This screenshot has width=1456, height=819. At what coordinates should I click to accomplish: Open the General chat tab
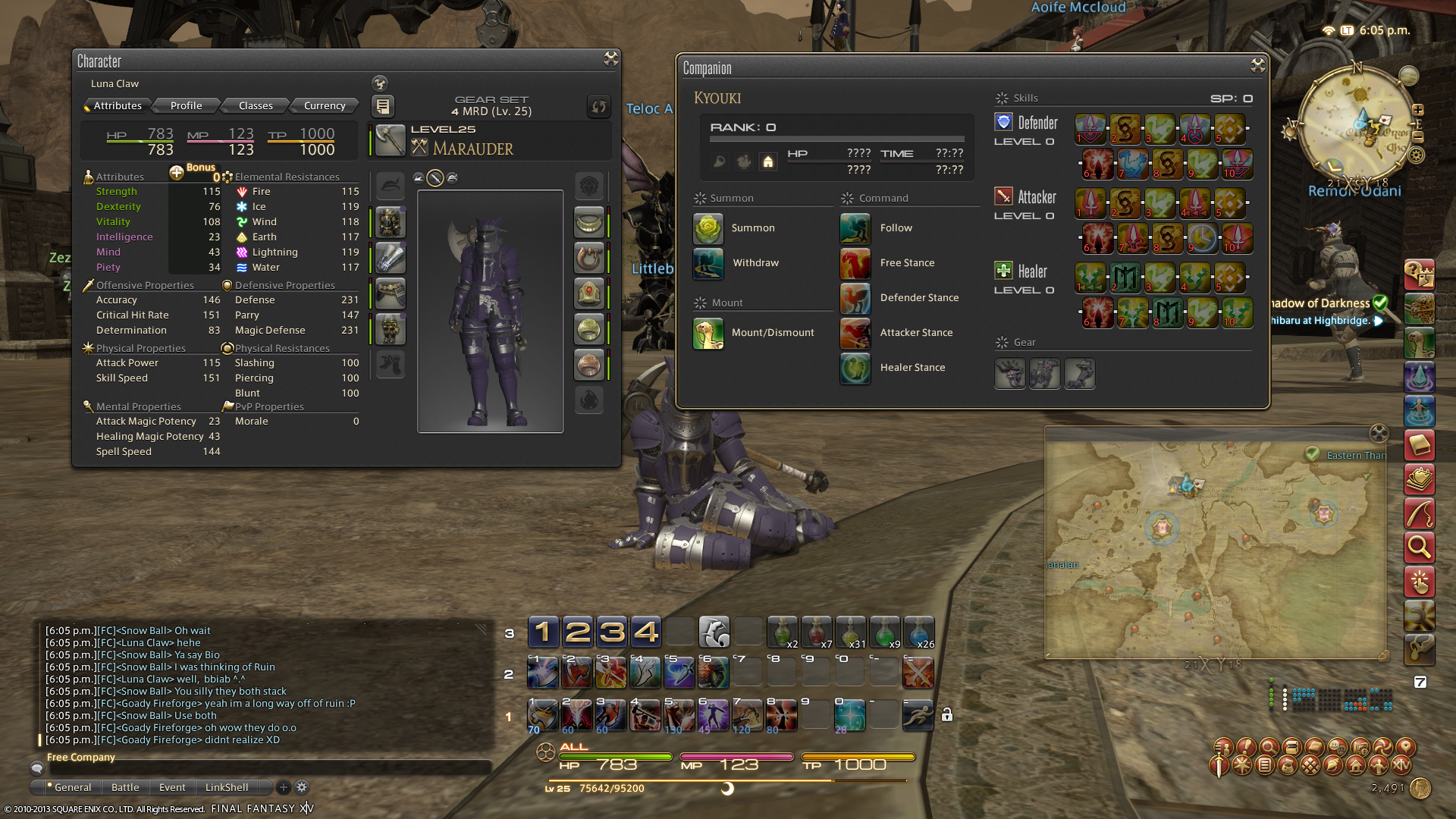click(73, 787)
